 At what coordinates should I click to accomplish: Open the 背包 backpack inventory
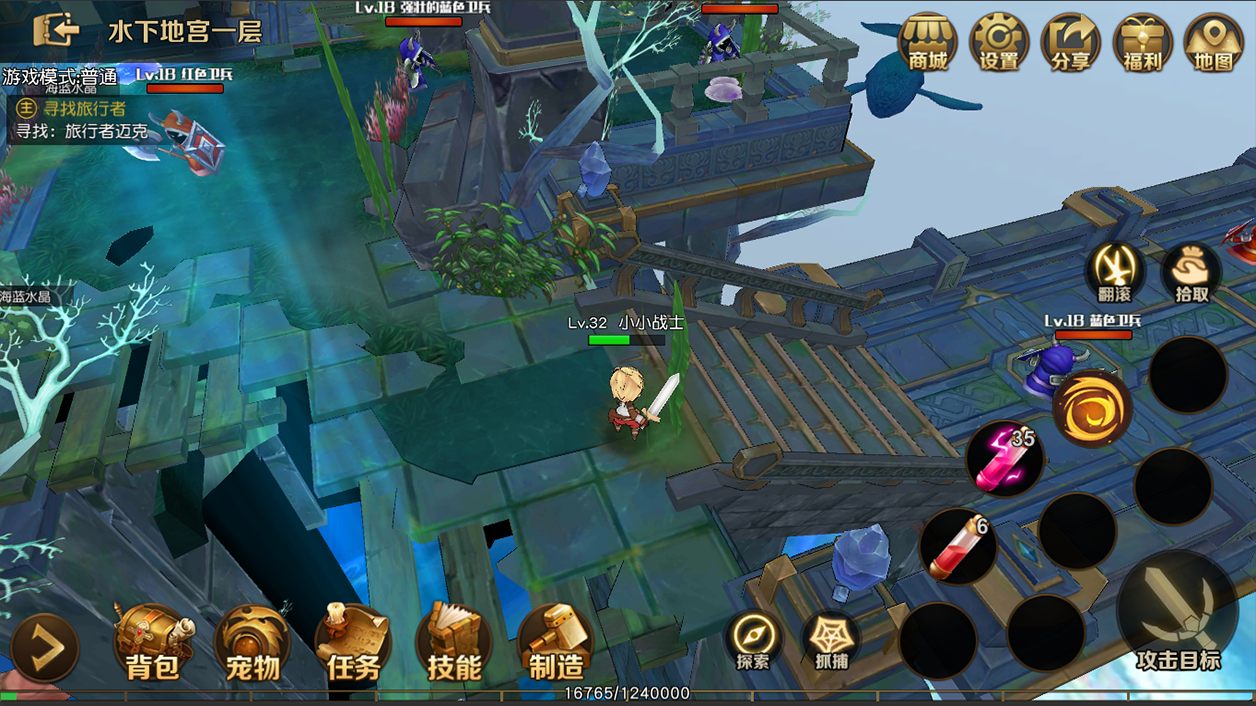[x=152, y=643]
